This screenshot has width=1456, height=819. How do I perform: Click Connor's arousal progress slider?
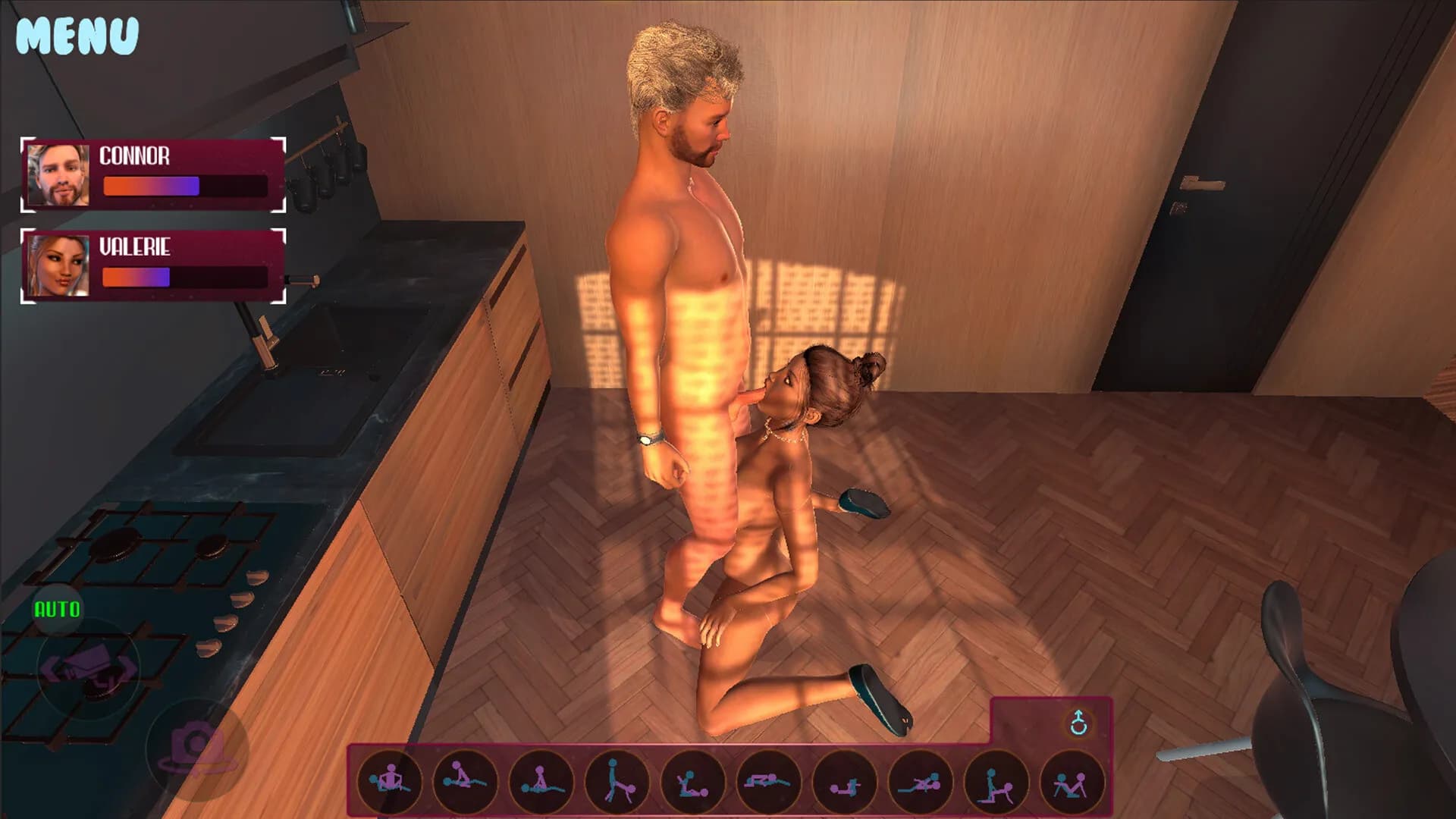tap(184, 184)
